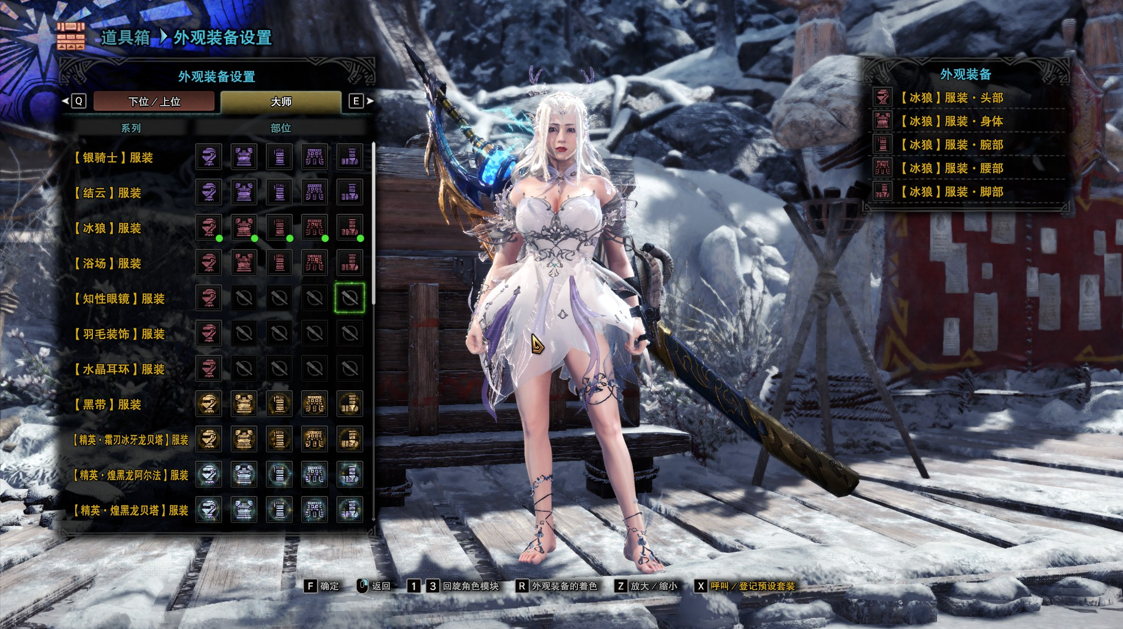Choose the 【黑带】服装 head piece icon

coord(209,404)
